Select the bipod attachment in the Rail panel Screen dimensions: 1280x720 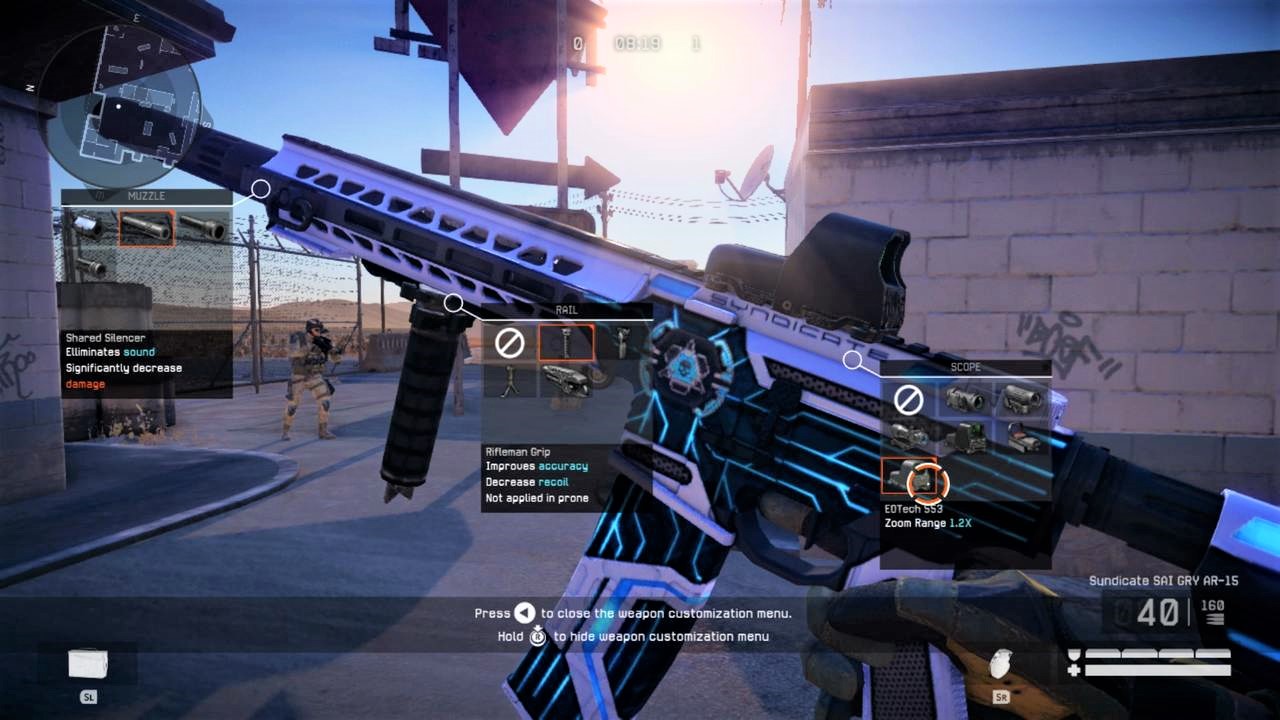[509, 380]
